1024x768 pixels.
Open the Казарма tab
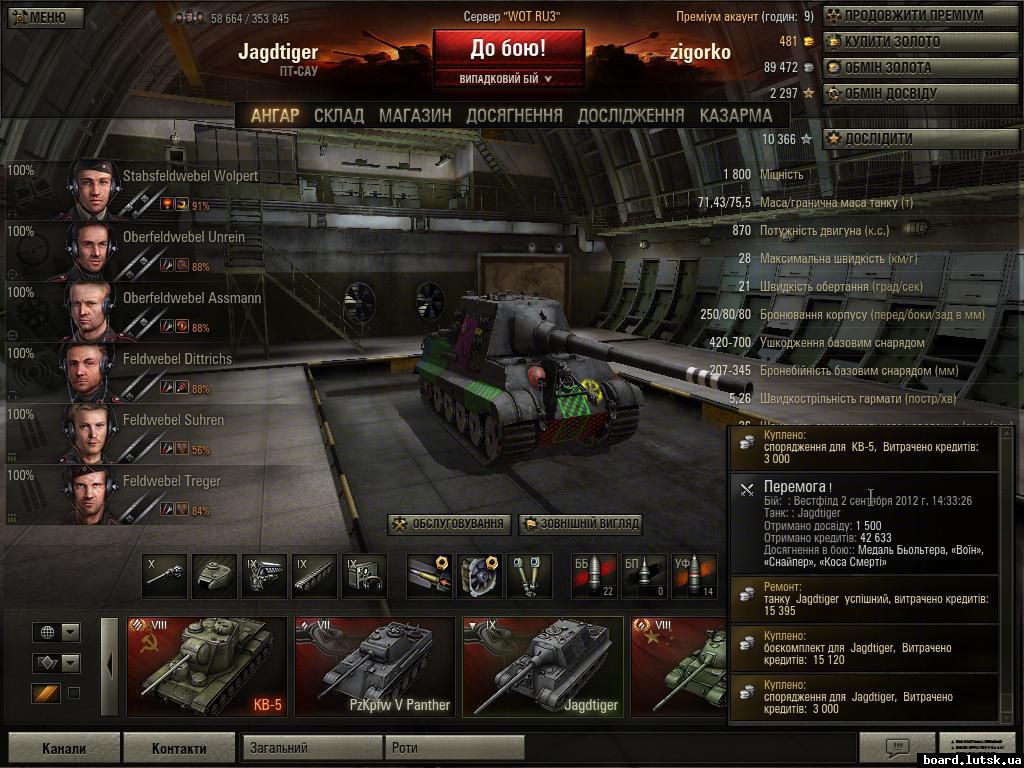pos(736,115)
